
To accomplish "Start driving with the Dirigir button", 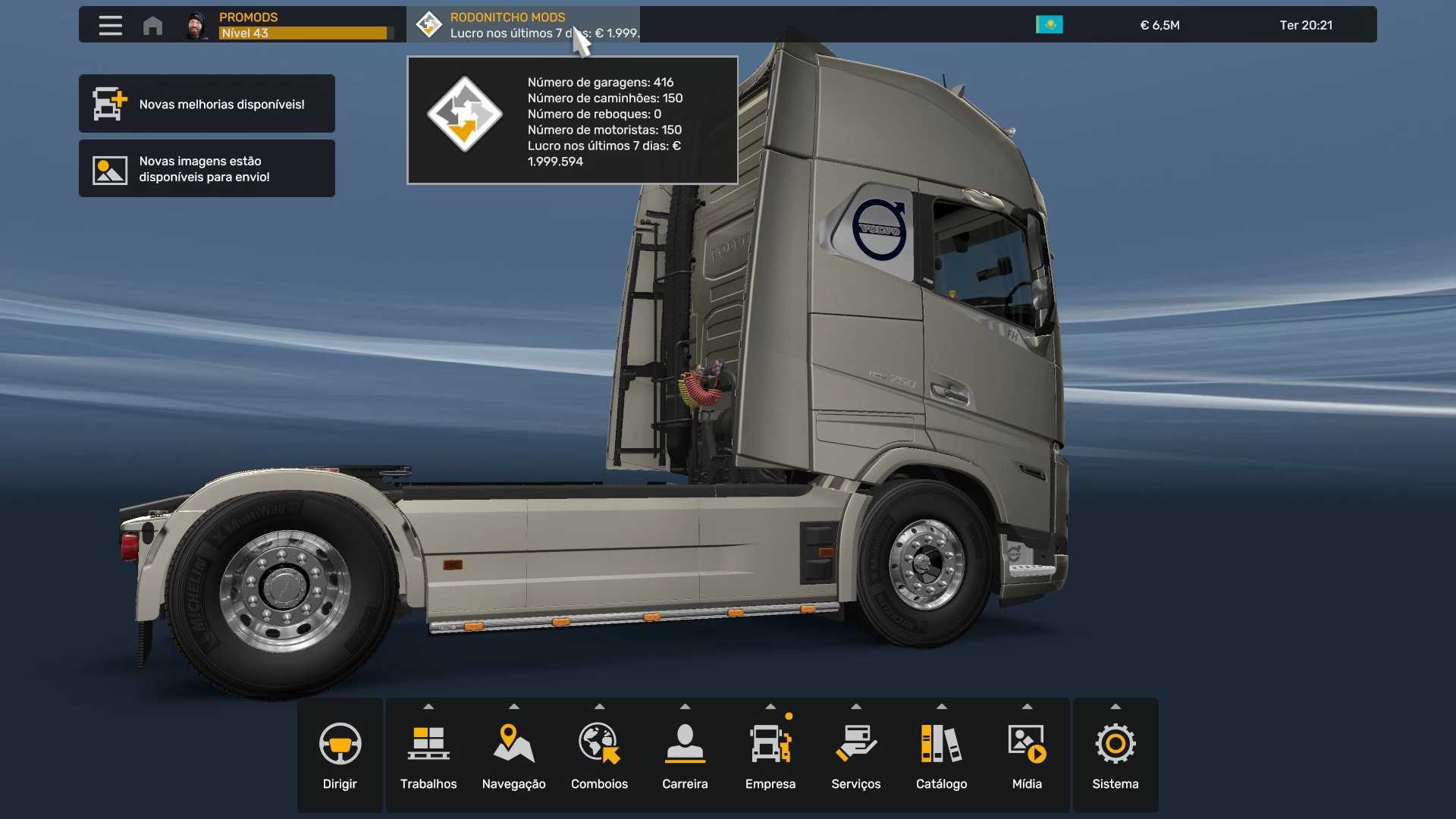I will (x=340, y=755).
